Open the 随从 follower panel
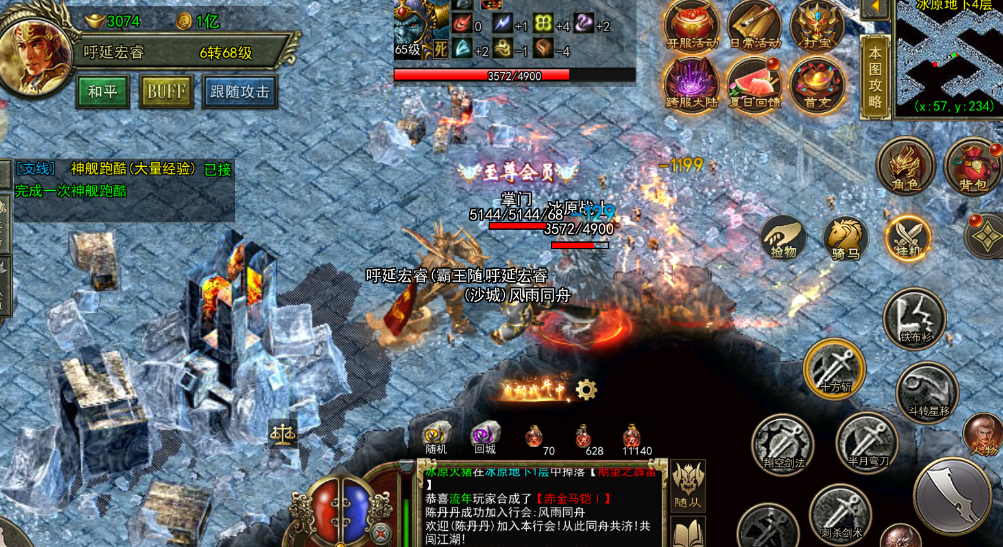1003x547 pixels. pyautogui.click(x=688, y=484)
